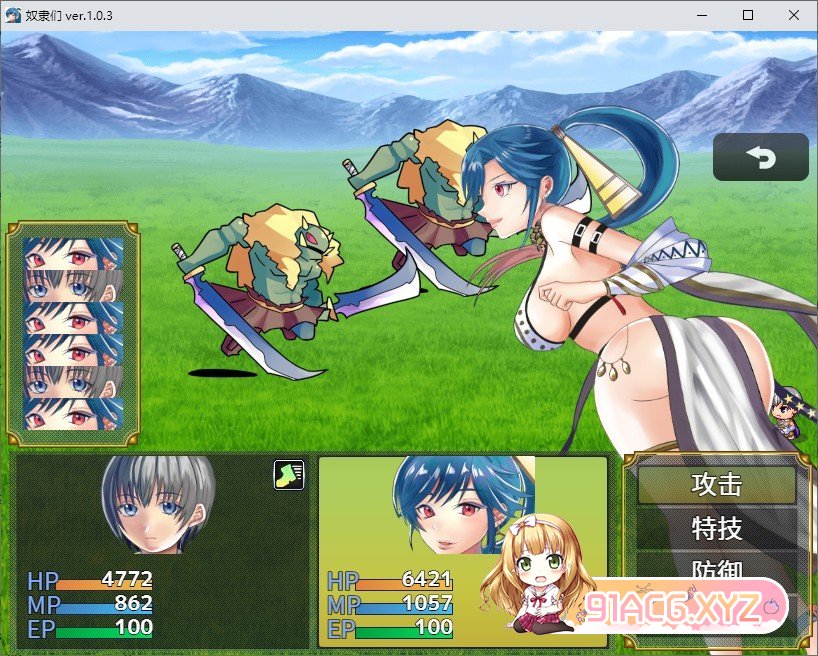Pick the 防御 defend command
This screenshot has height=656, width=818.
pyautogui.click(x=717, y=568)
